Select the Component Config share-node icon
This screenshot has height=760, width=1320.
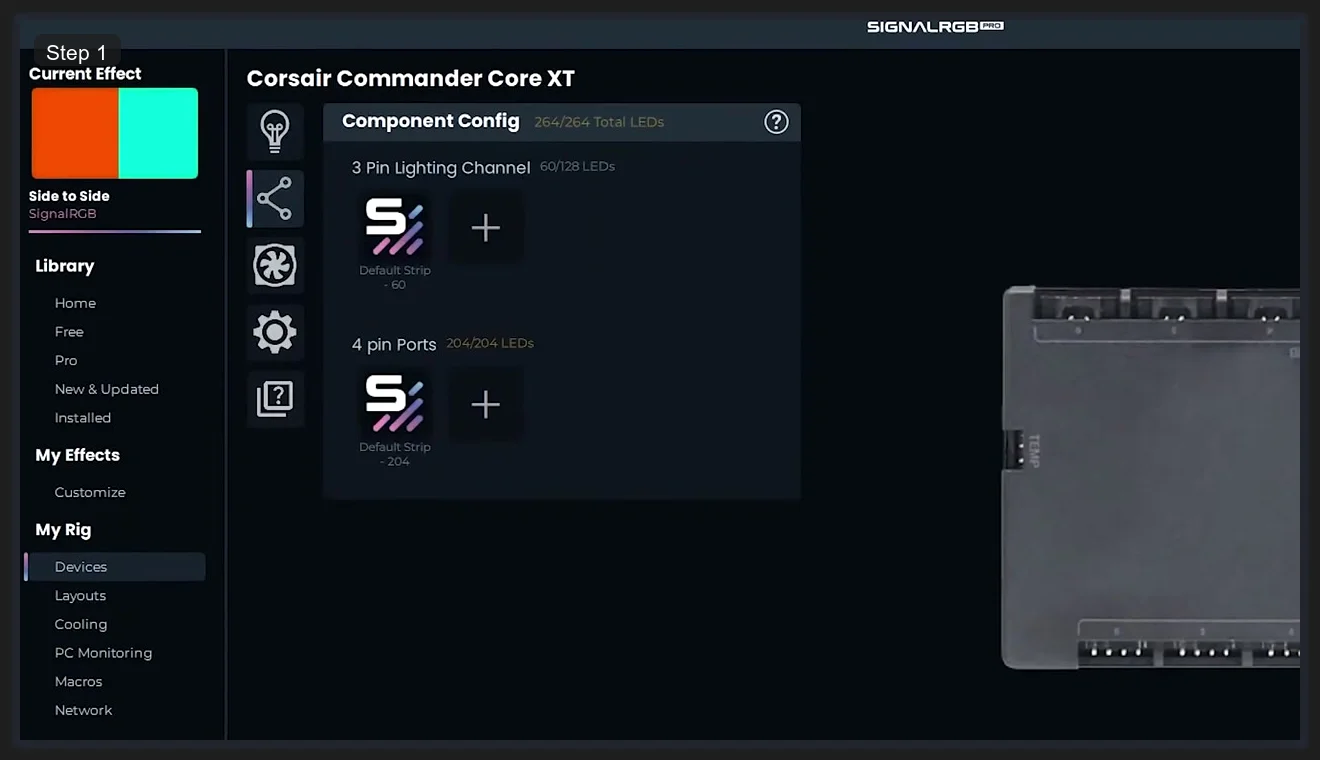point(275,199)
